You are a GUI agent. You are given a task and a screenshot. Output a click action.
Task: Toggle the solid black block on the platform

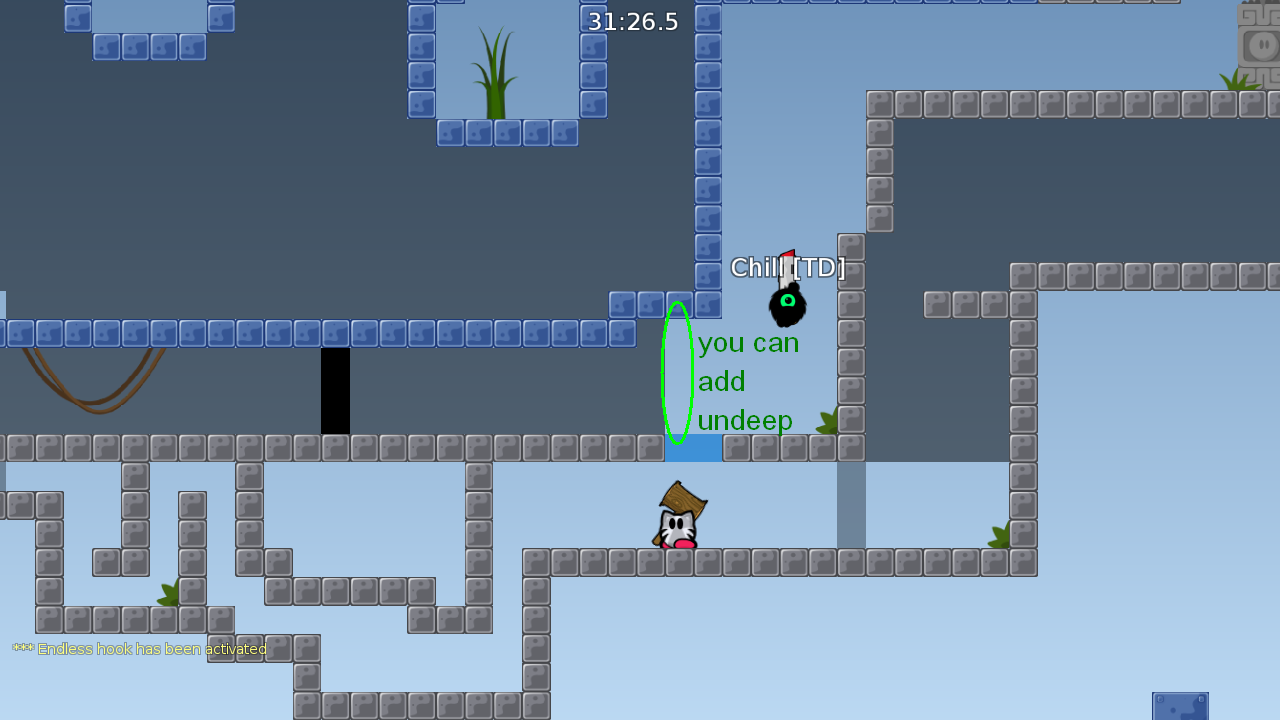pos(335,390)
